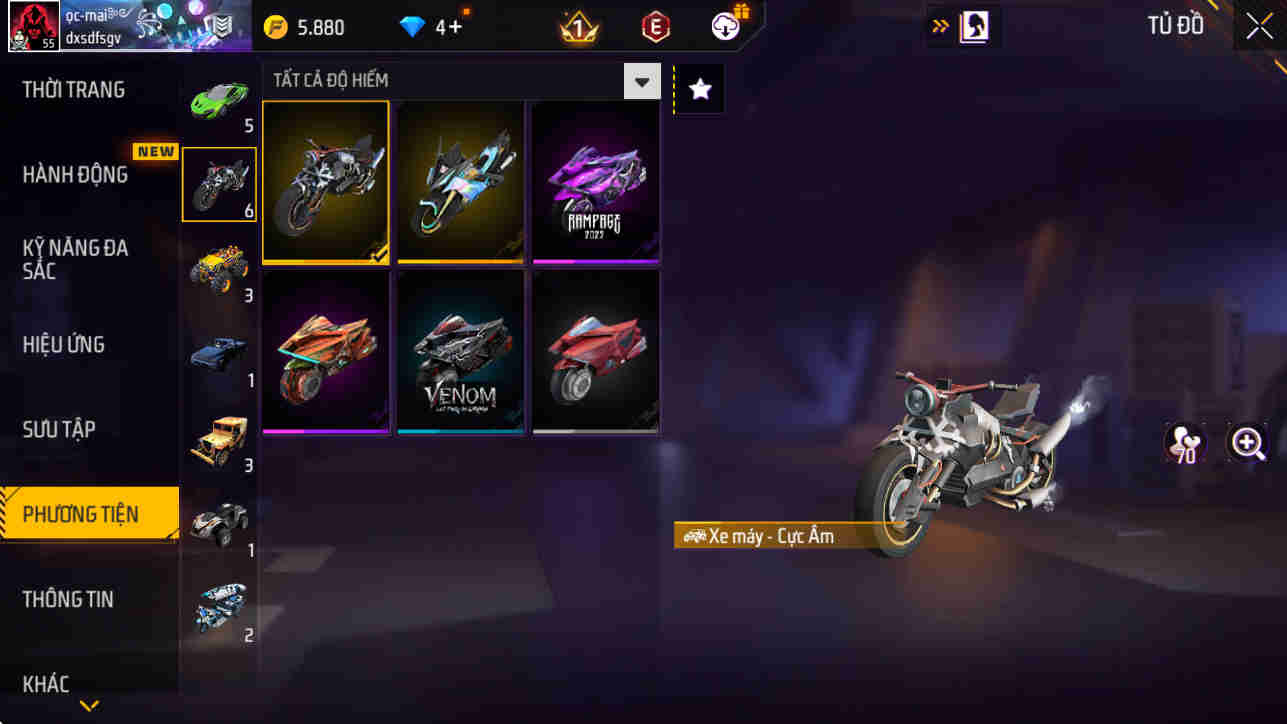1287x724 pixels.
Task: Select the Venom motorcycle thumbnail
Action: (x=459, y=352)
